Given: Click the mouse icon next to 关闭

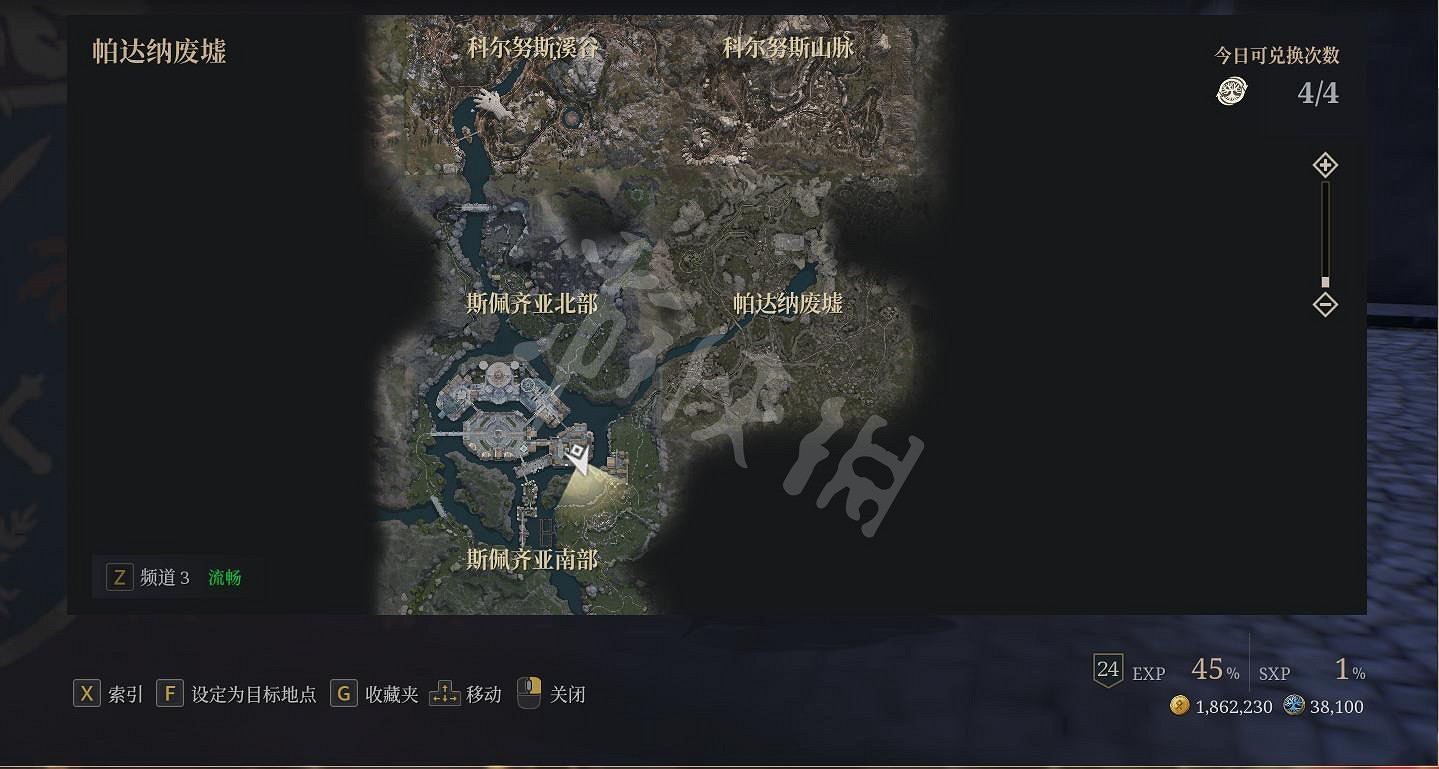Looking at the screenshot, I should 528,693.
